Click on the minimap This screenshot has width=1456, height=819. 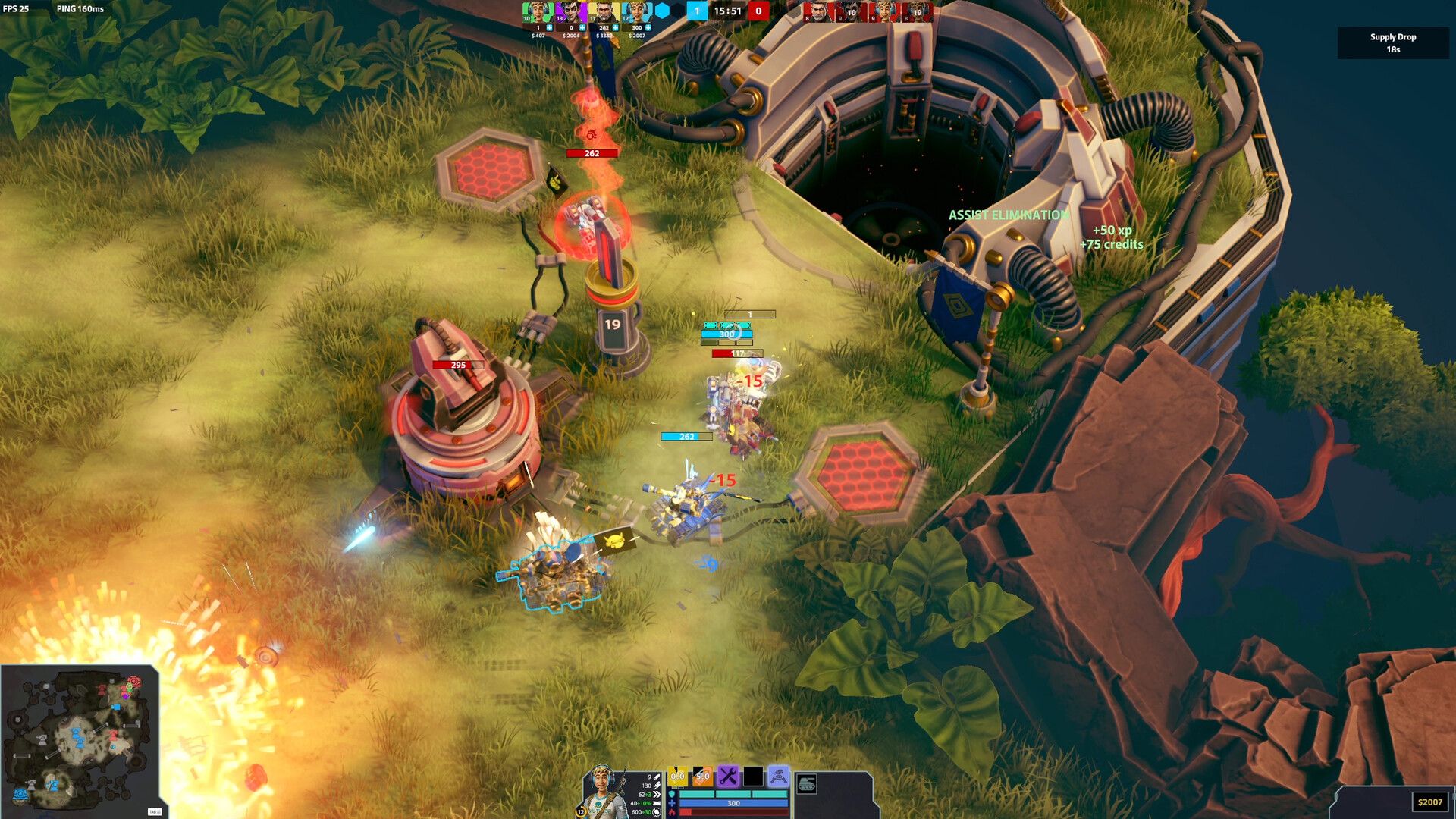[x=80, y=739]
